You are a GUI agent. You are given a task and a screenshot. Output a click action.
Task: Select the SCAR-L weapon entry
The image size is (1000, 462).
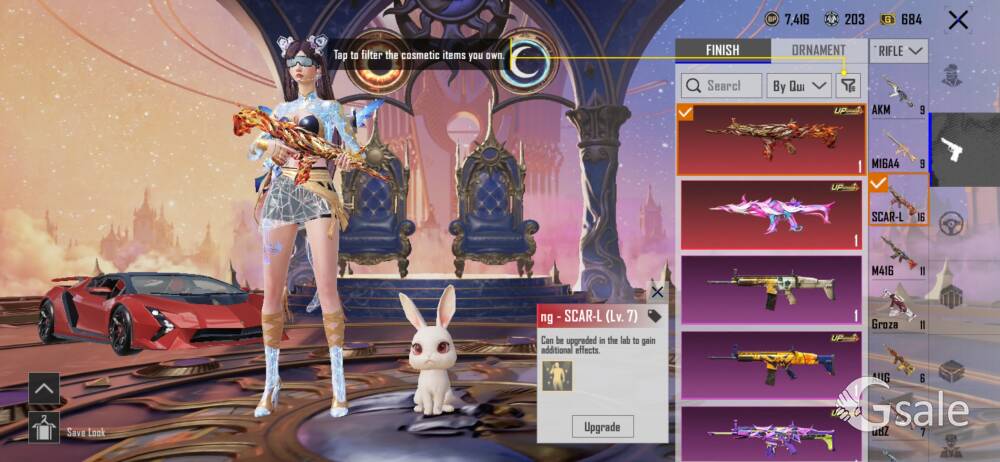pyautogui.click(x=898, y=199)
